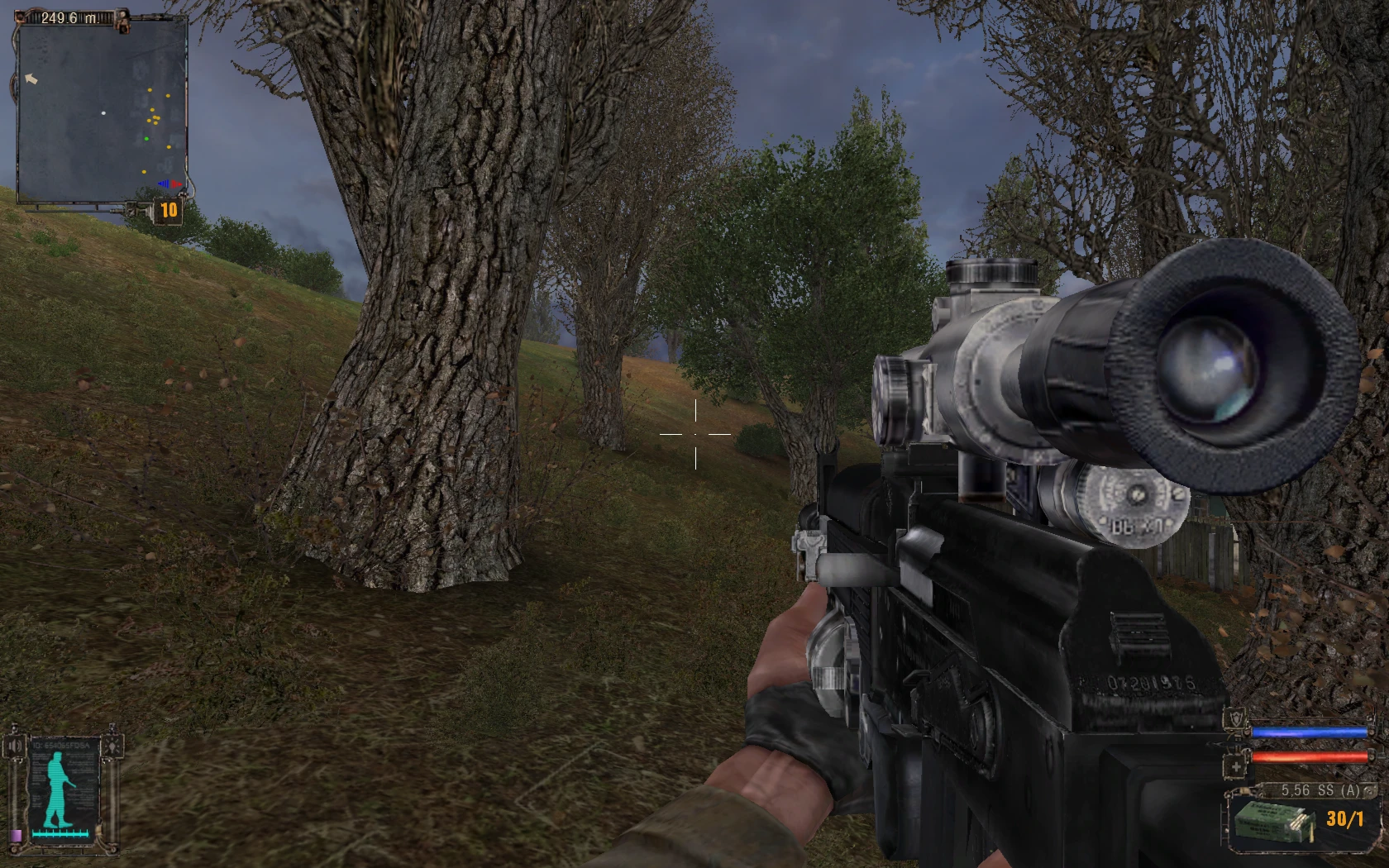The height and width of the screenshot is (868, 1389).
Task: Click the player arrow on the minimap
Action: point(31,79)
